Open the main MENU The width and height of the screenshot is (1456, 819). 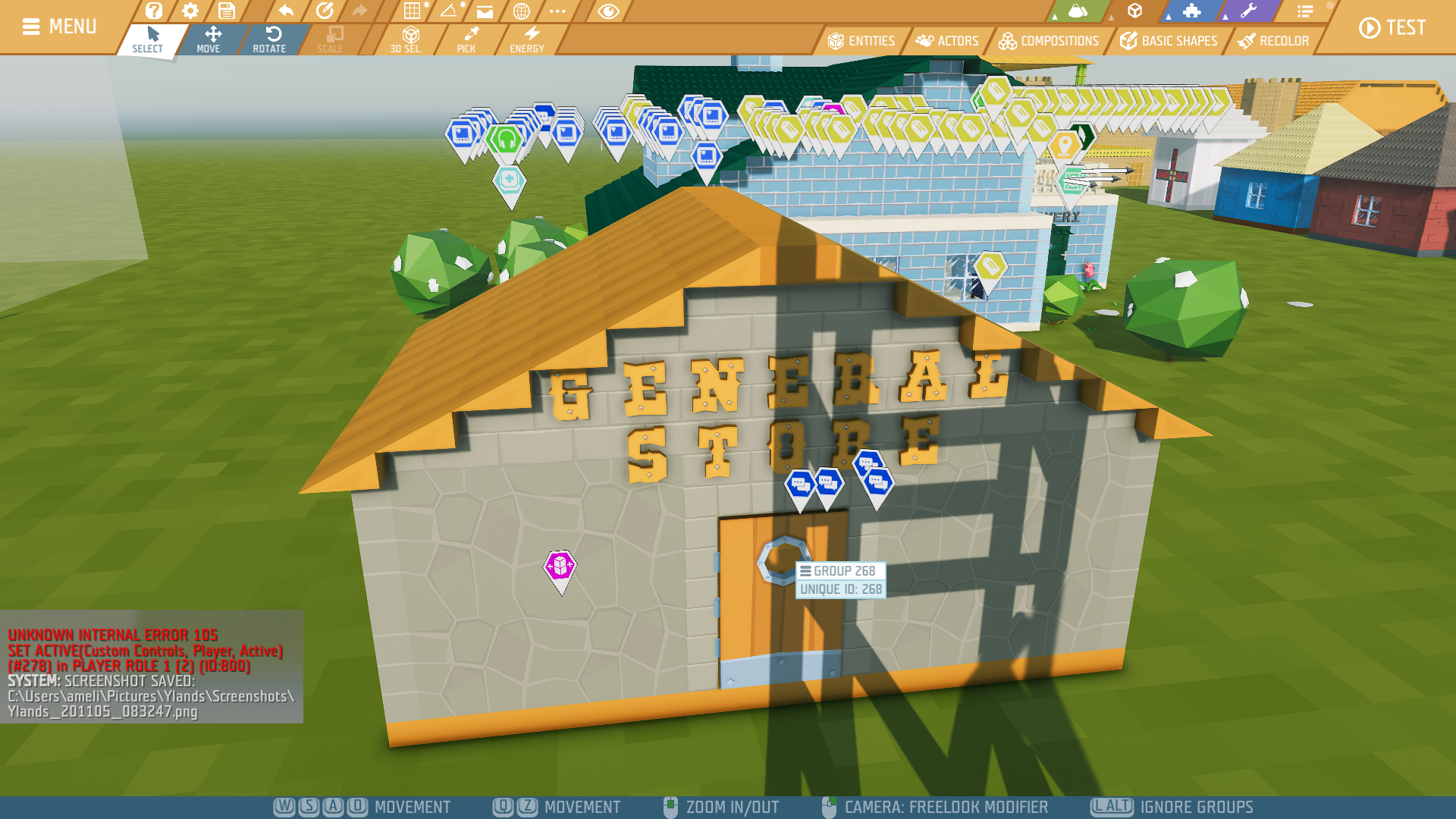click(x=59, y=27)
